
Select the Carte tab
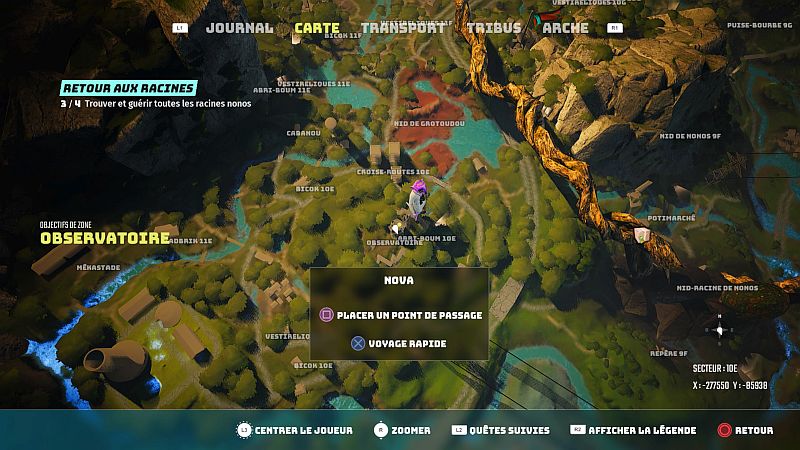point(317,28)
